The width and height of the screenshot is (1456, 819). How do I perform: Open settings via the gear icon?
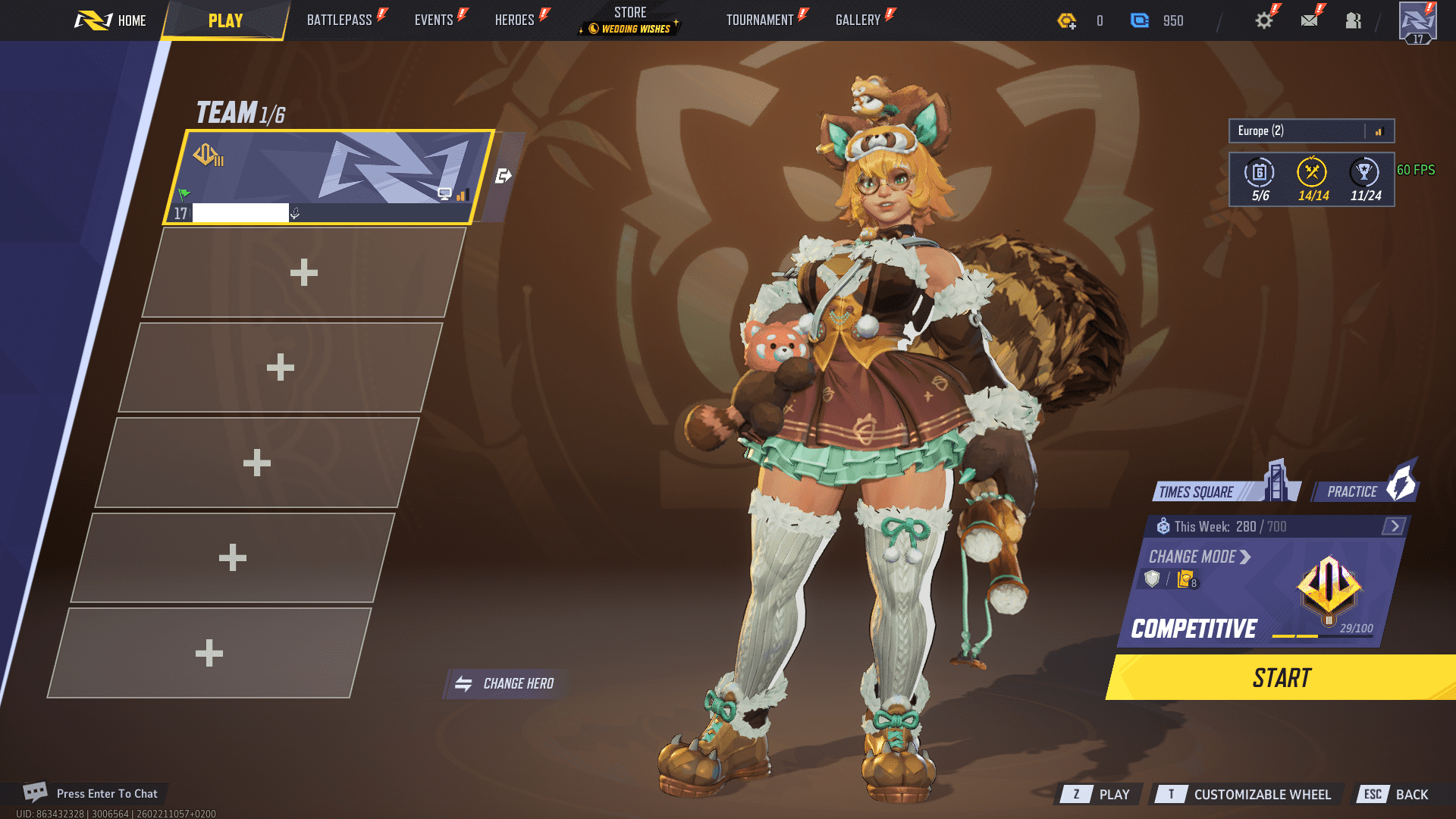click(x=1263, y=20)
